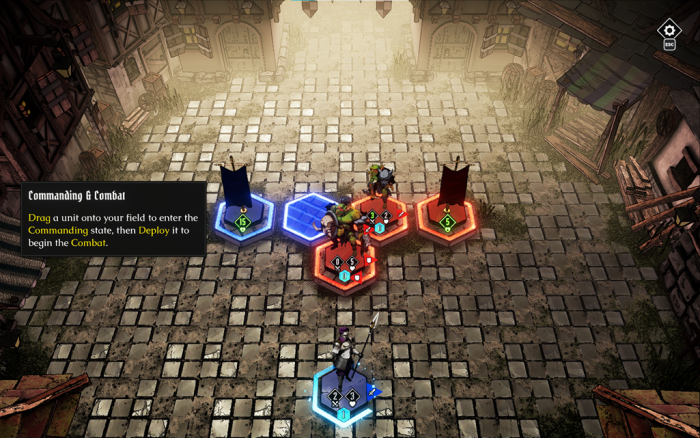Open the settings gear menu

point(669,30)
